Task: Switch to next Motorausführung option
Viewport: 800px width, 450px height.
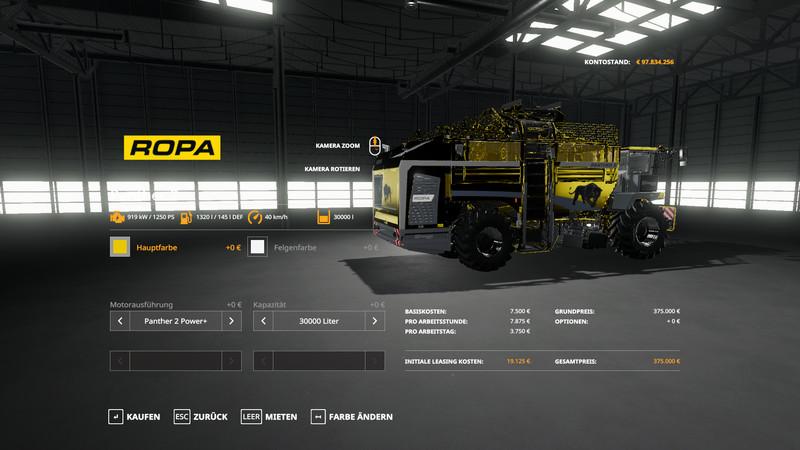Action: (231, 321)
